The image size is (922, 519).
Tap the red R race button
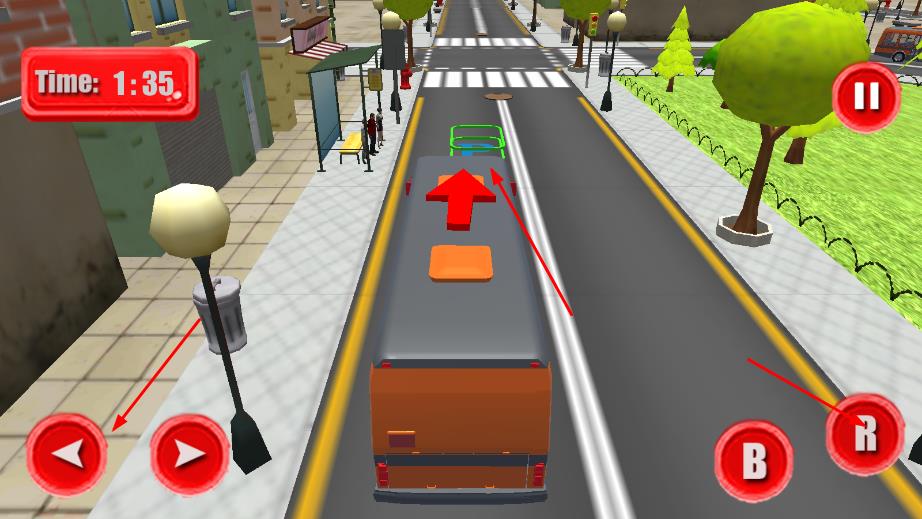(x=865, y=435)
